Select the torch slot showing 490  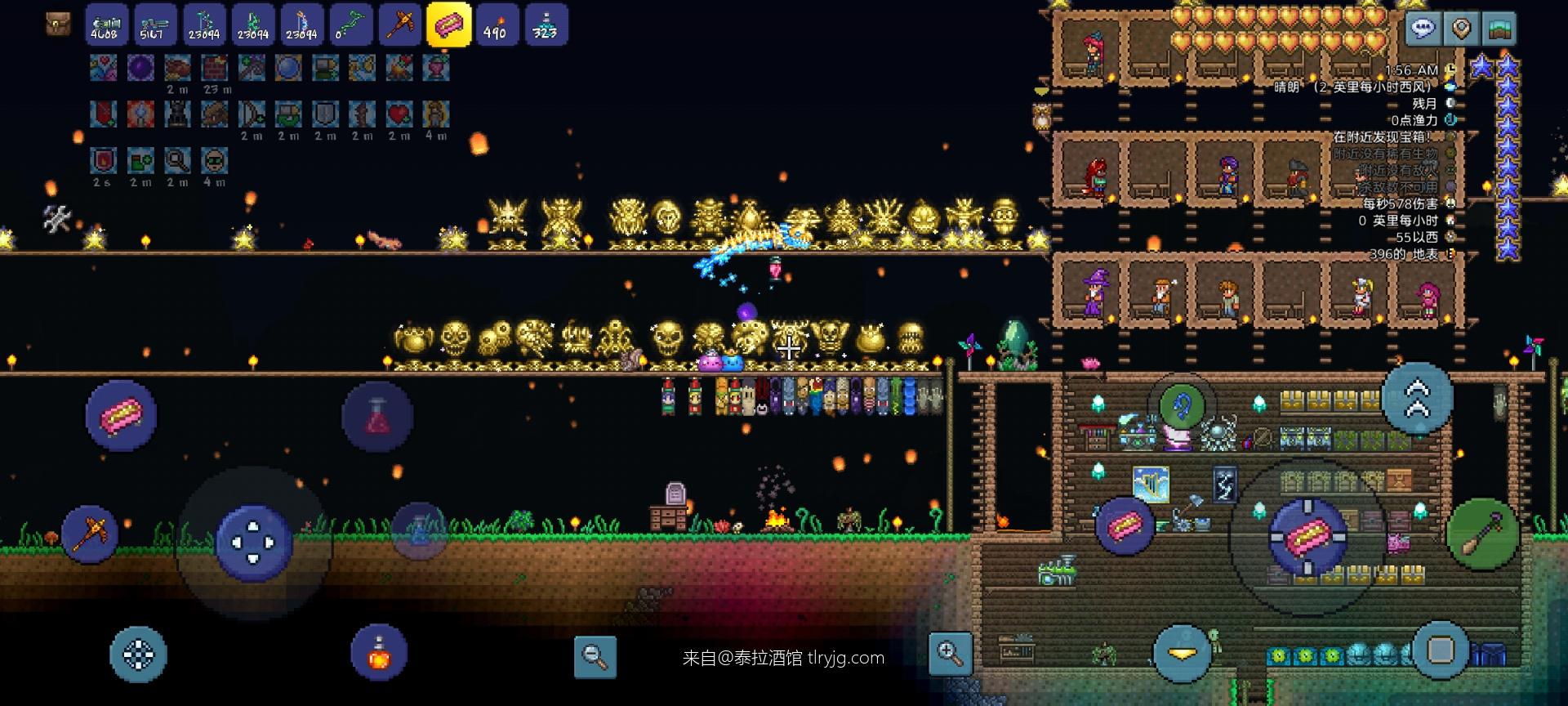(496, 25)
